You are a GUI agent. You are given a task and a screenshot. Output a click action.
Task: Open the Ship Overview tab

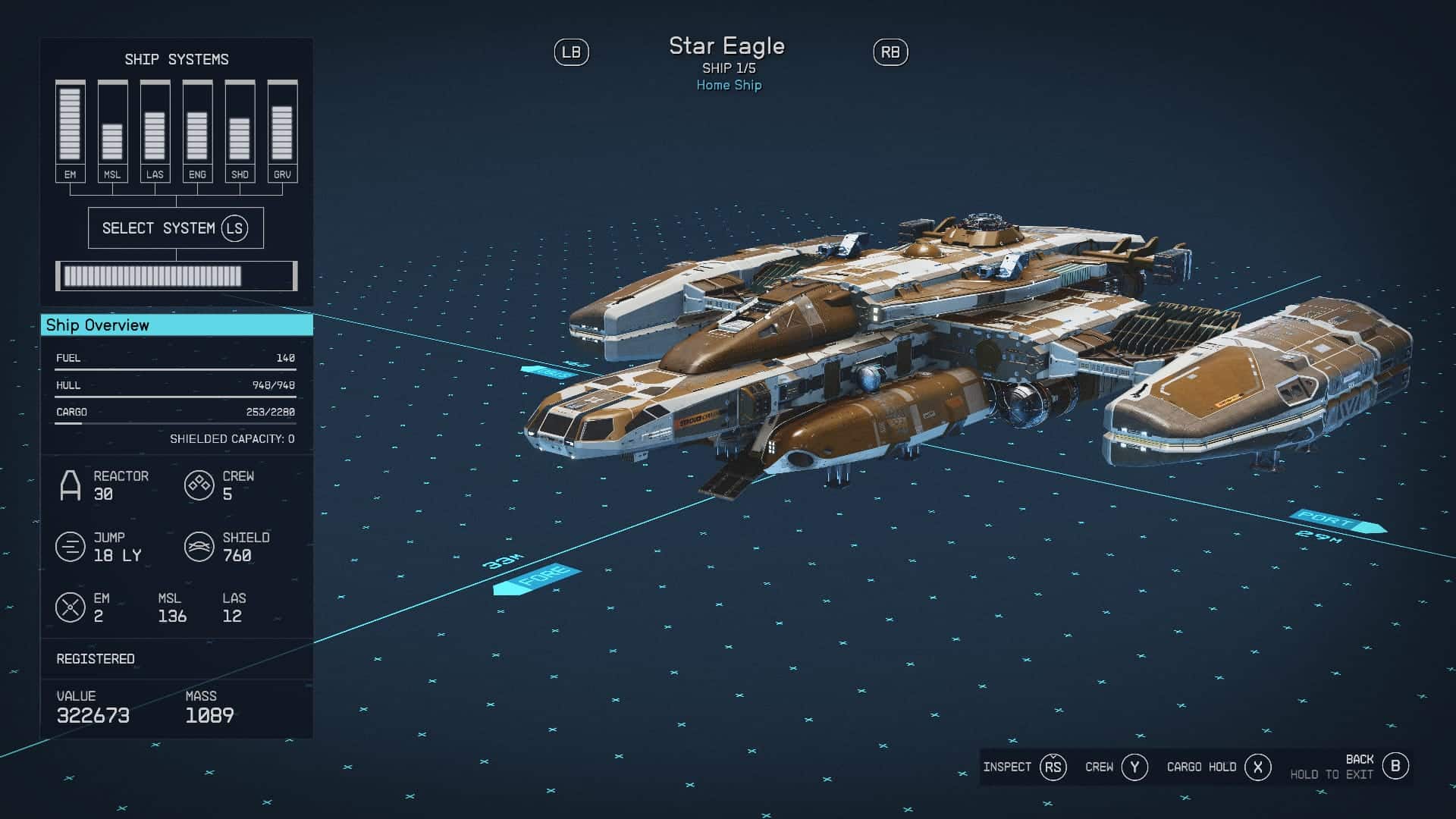tap(177, 325)
